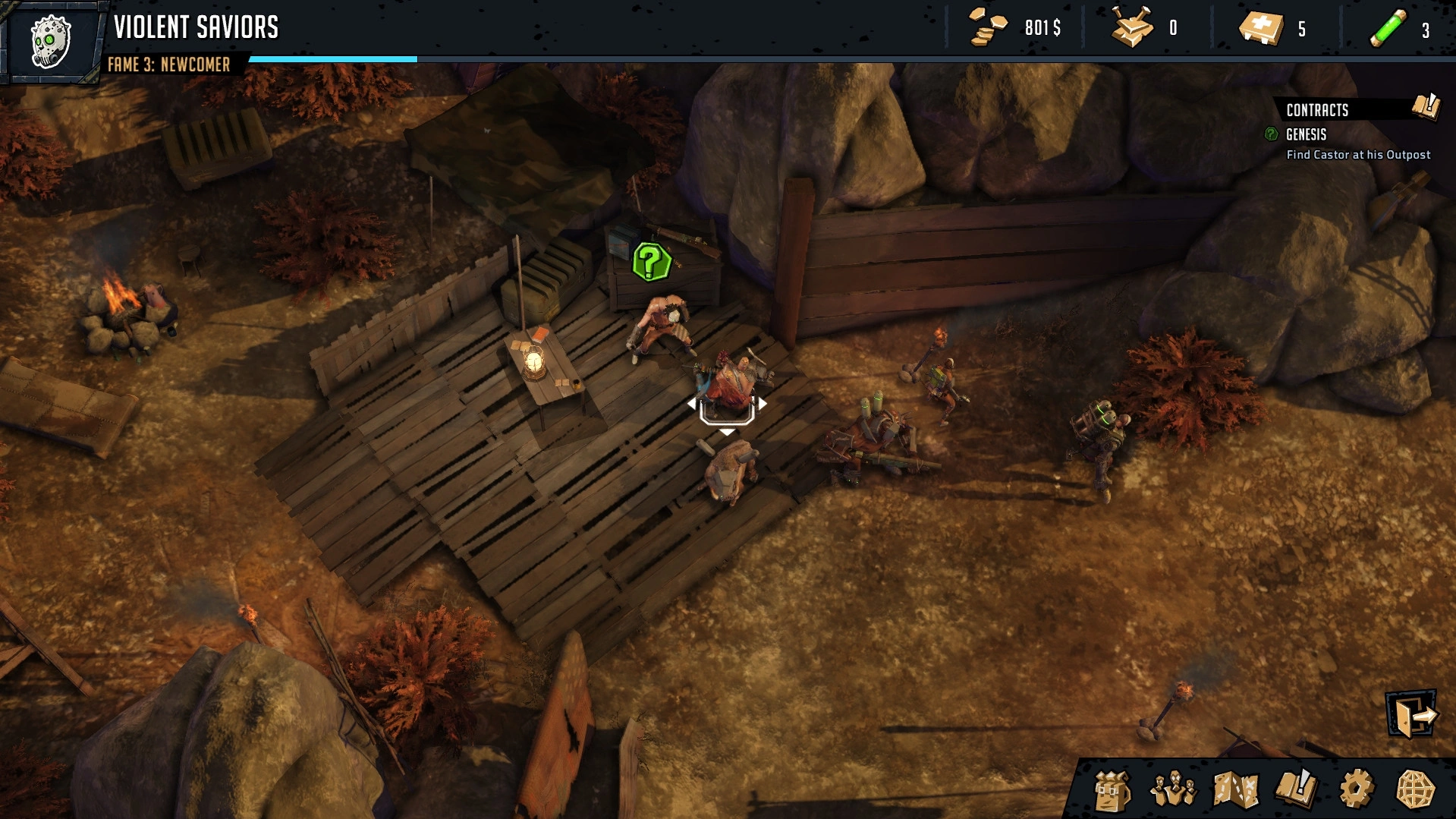Open the Contracts panel book icon

point(1426,108)
